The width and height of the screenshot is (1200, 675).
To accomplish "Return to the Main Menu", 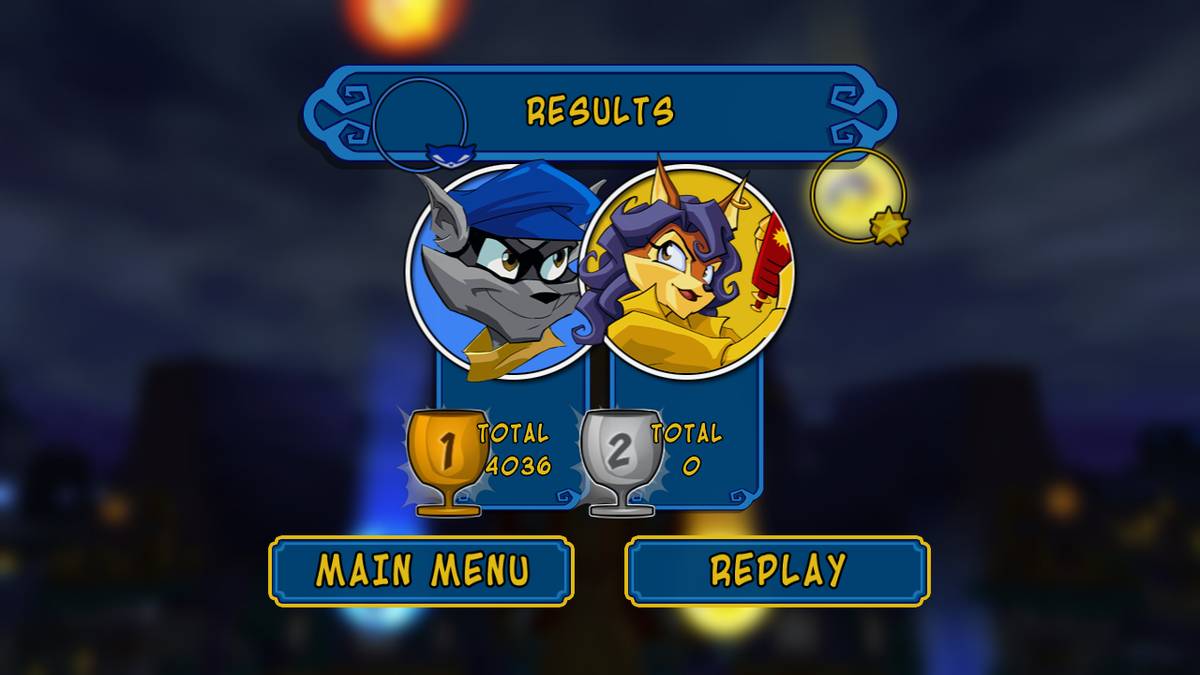I will (421, 571).
